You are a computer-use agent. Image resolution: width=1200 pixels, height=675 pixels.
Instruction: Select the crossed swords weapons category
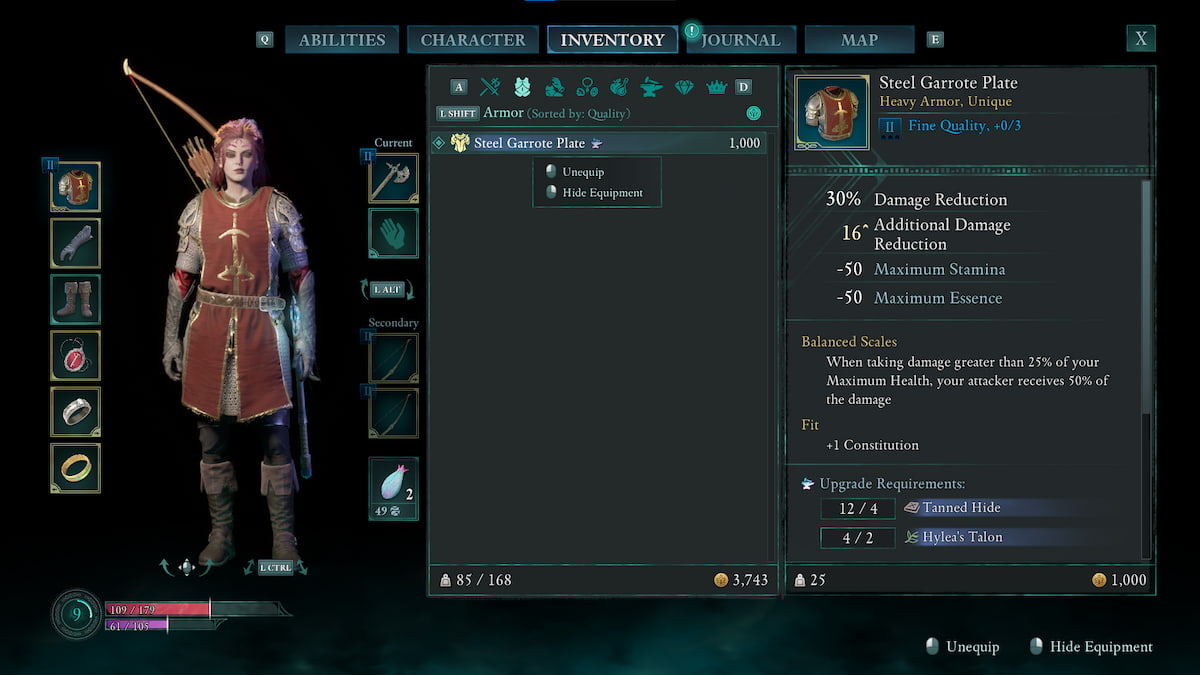[x=490, y=87]
